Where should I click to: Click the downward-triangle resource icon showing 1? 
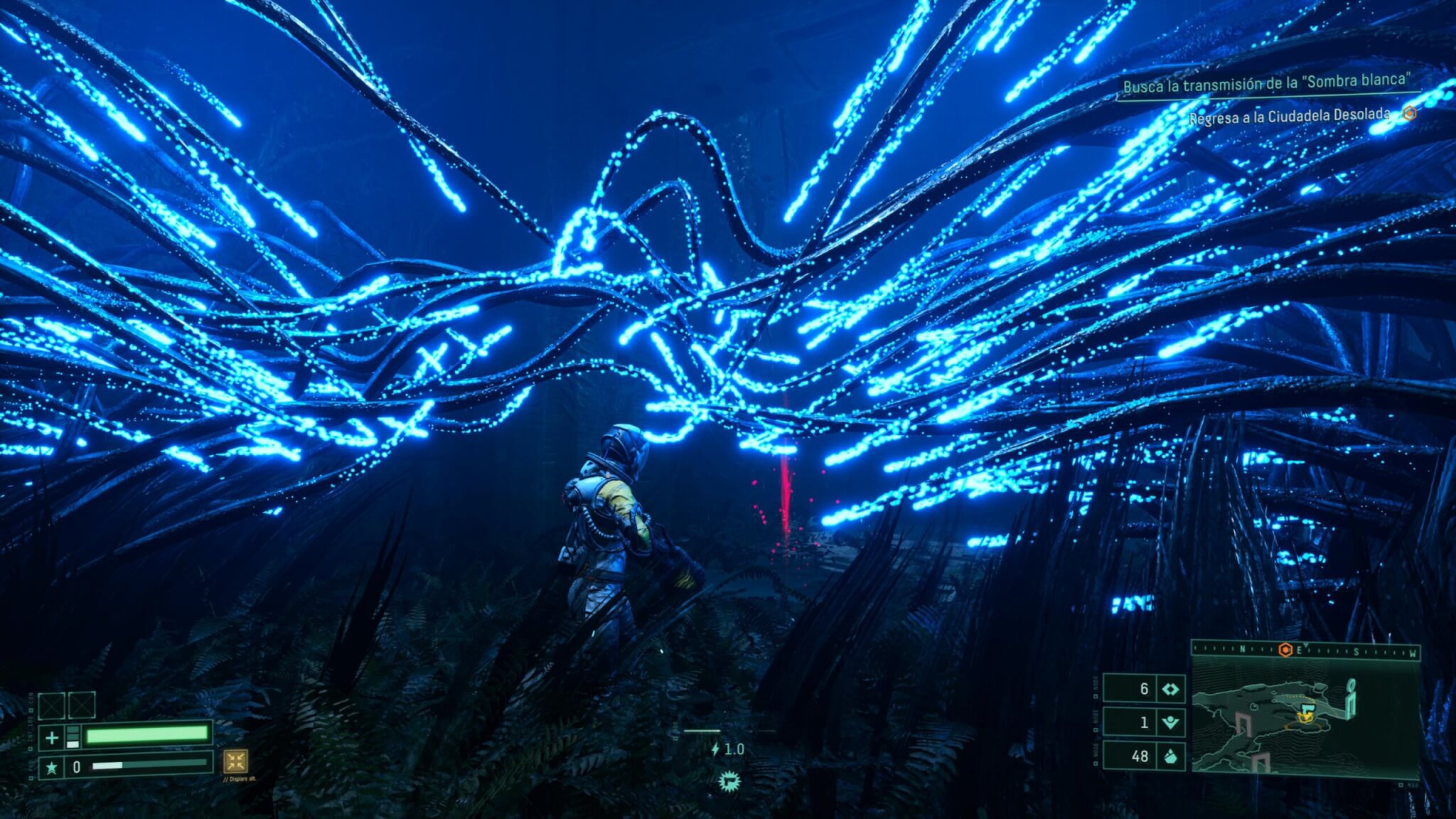pyautogui.click(x=1170, y=722)
